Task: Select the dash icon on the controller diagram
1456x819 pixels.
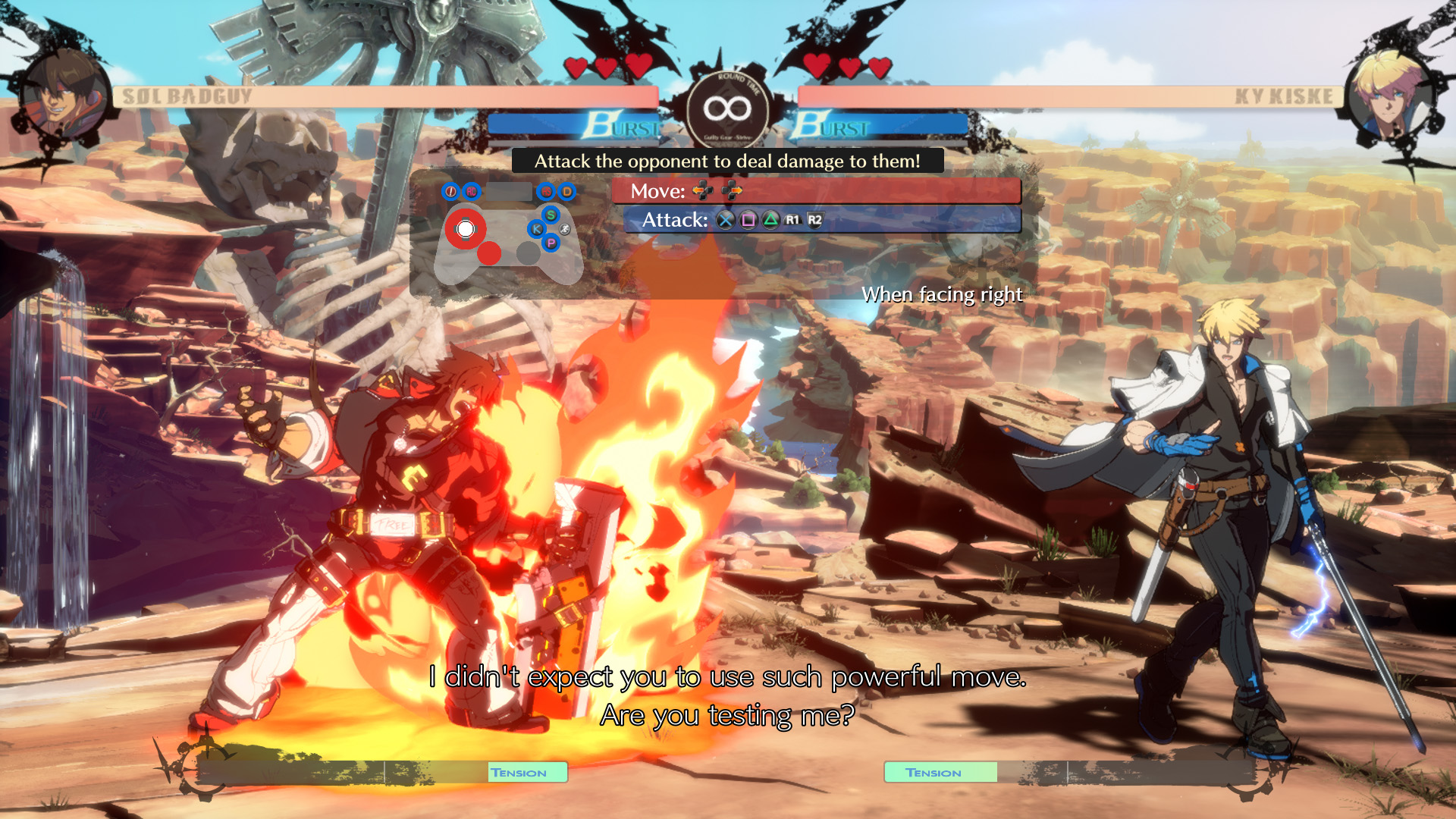Action: tap(564, 229)
